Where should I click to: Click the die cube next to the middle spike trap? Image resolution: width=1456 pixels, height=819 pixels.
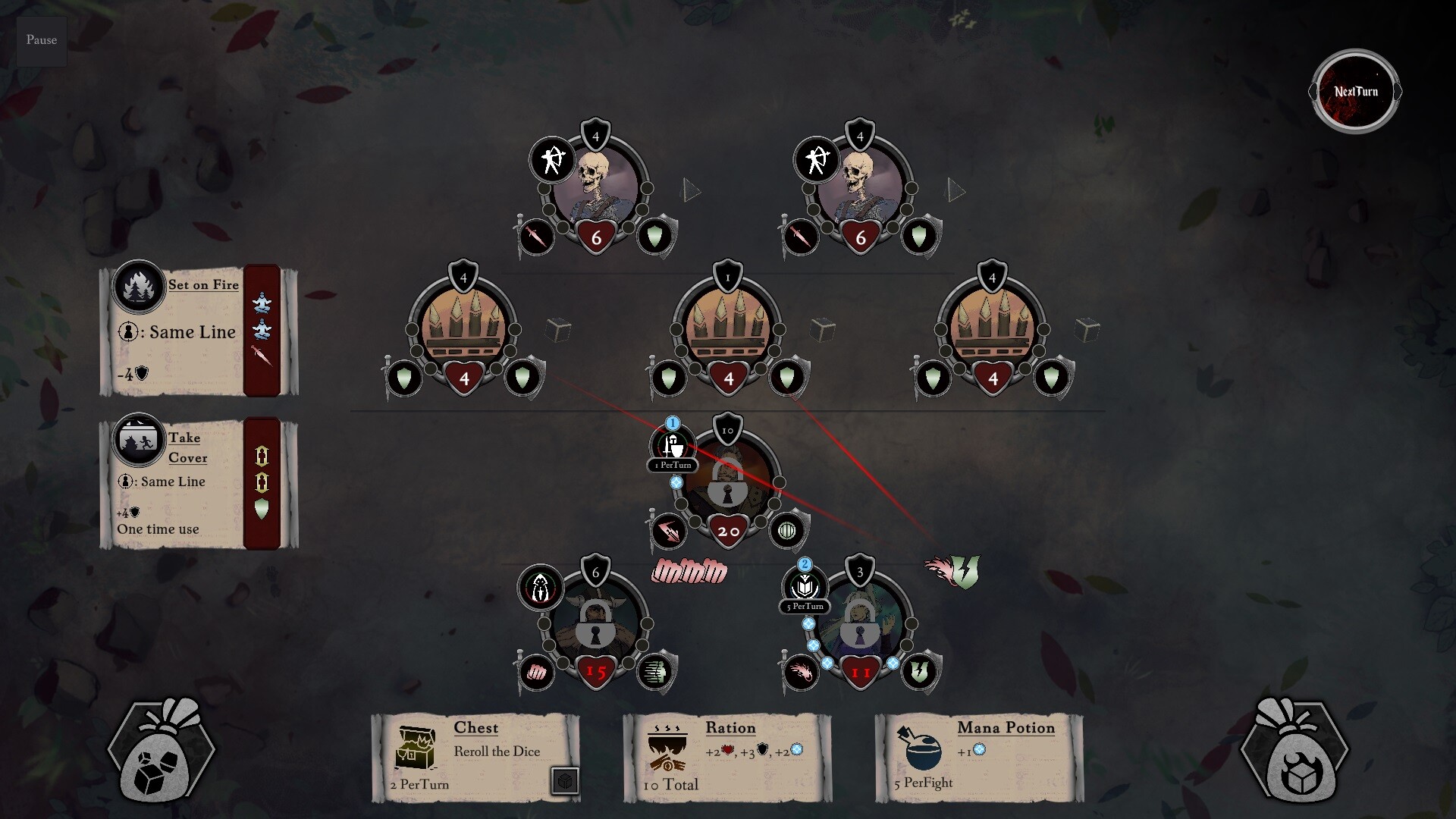tap(823, 331)
